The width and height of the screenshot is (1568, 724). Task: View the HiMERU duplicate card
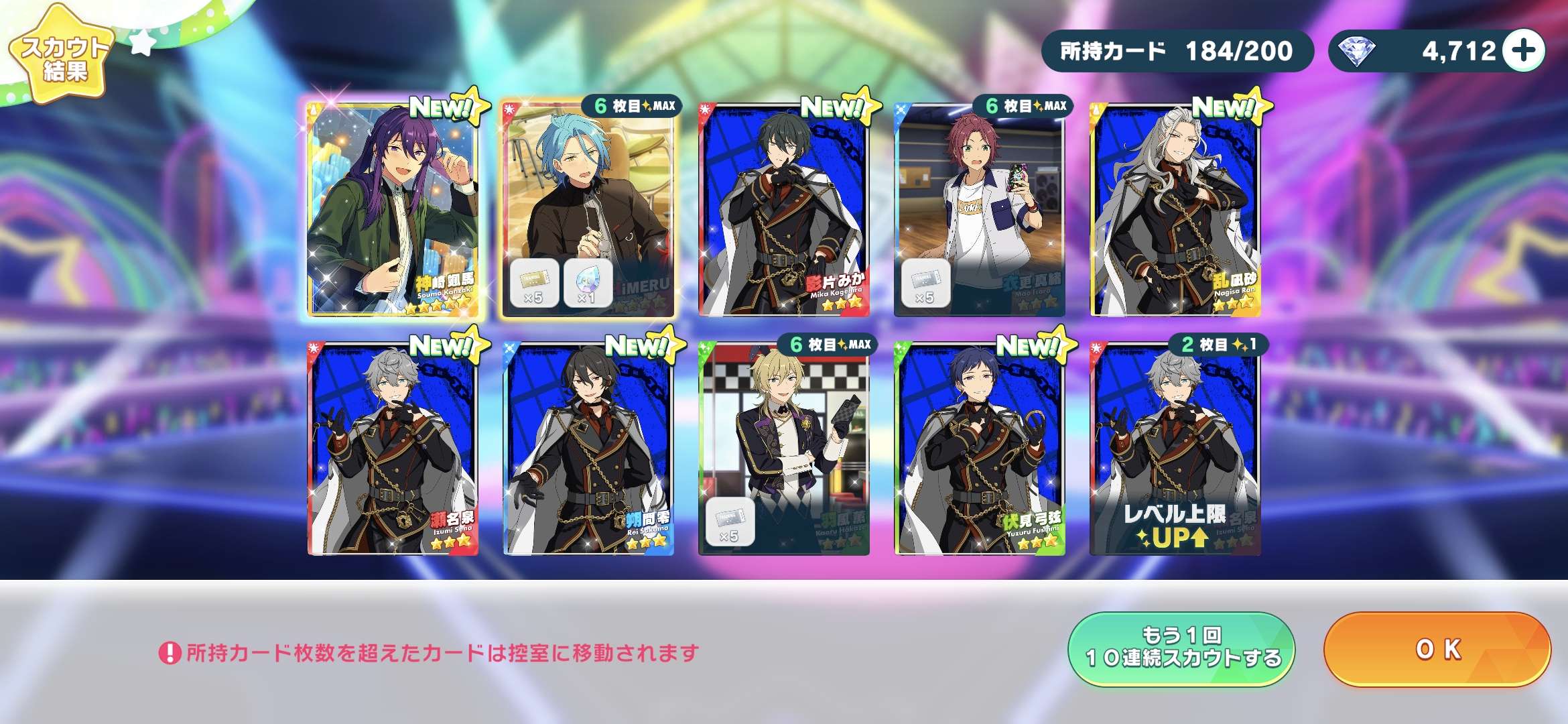pyautogui.click(x=588, y=208)
